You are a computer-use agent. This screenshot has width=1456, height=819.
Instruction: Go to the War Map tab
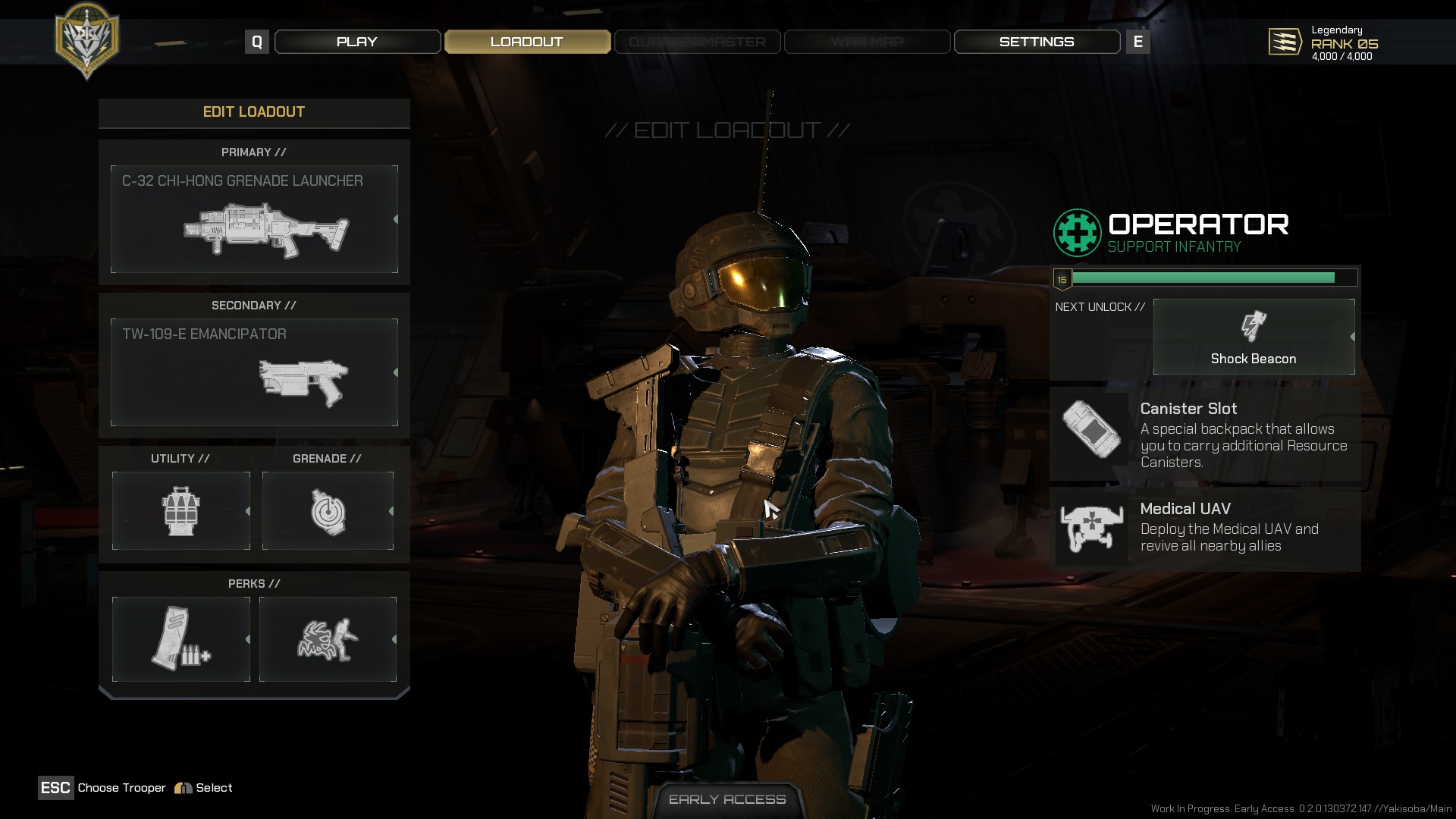point(867,42)
